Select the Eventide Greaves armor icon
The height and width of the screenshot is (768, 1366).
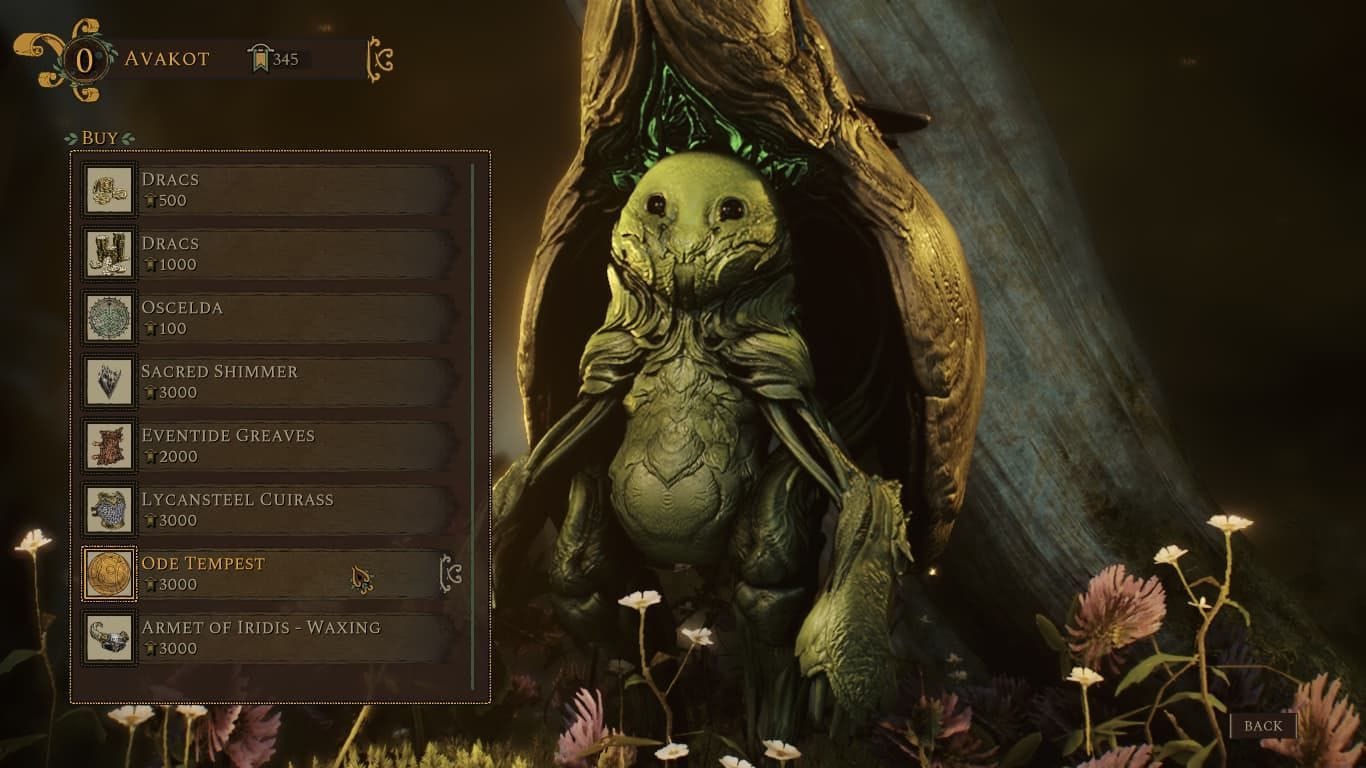pos(108,446)
